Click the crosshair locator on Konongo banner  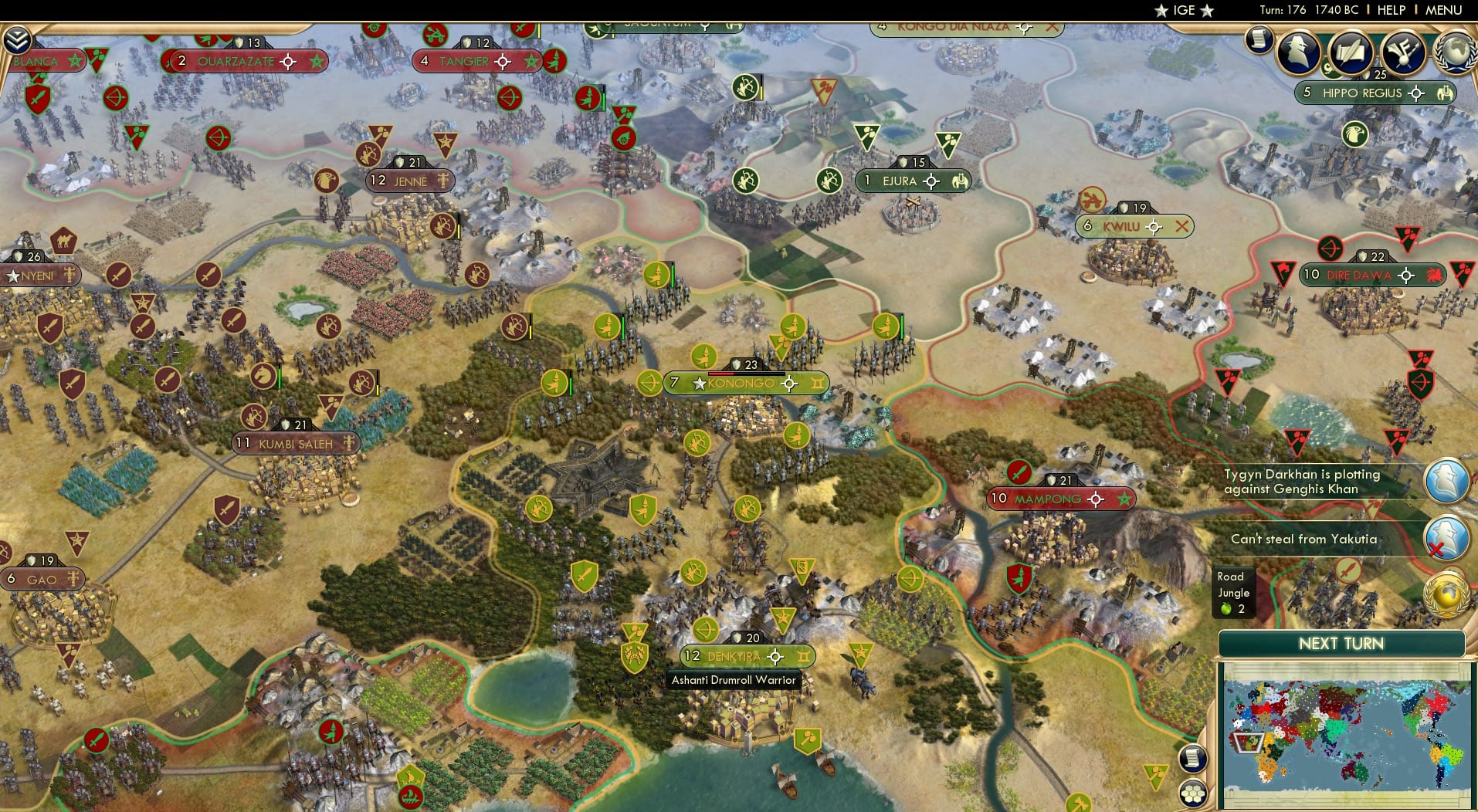[x=790, y=382]
